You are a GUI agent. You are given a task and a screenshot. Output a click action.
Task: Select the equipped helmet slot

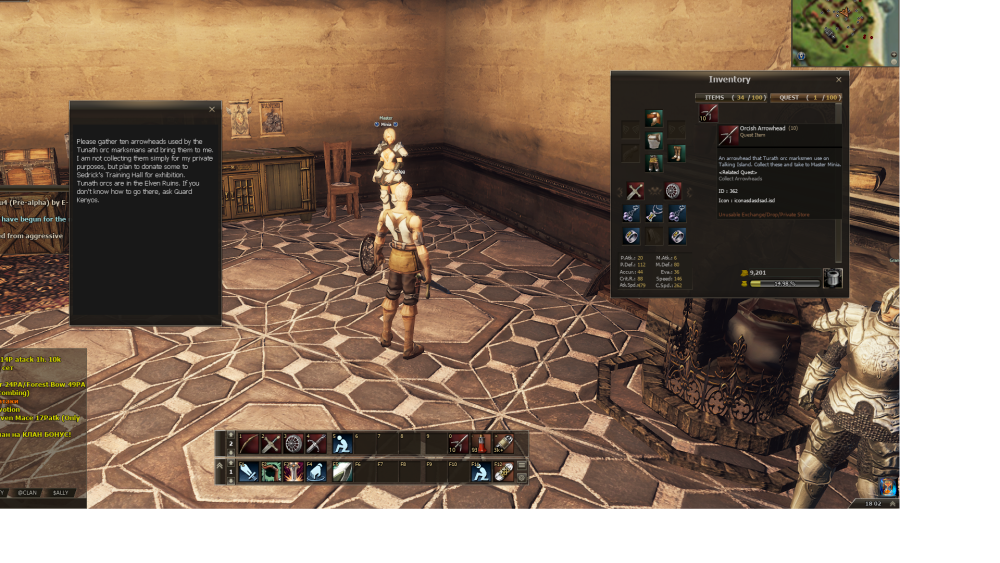[x=654, y=118]
